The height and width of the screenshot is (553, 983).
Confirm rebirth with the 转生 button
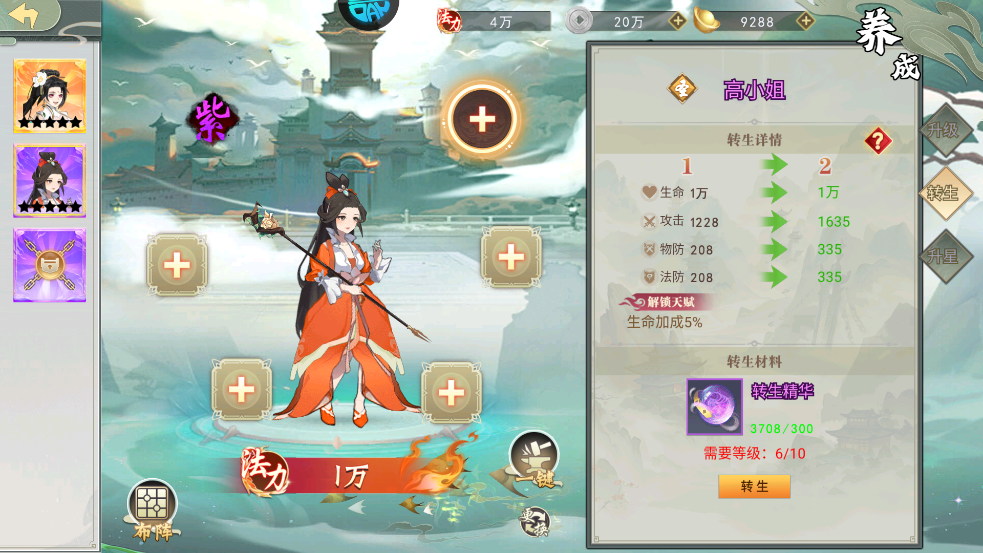tap(754, 487)
